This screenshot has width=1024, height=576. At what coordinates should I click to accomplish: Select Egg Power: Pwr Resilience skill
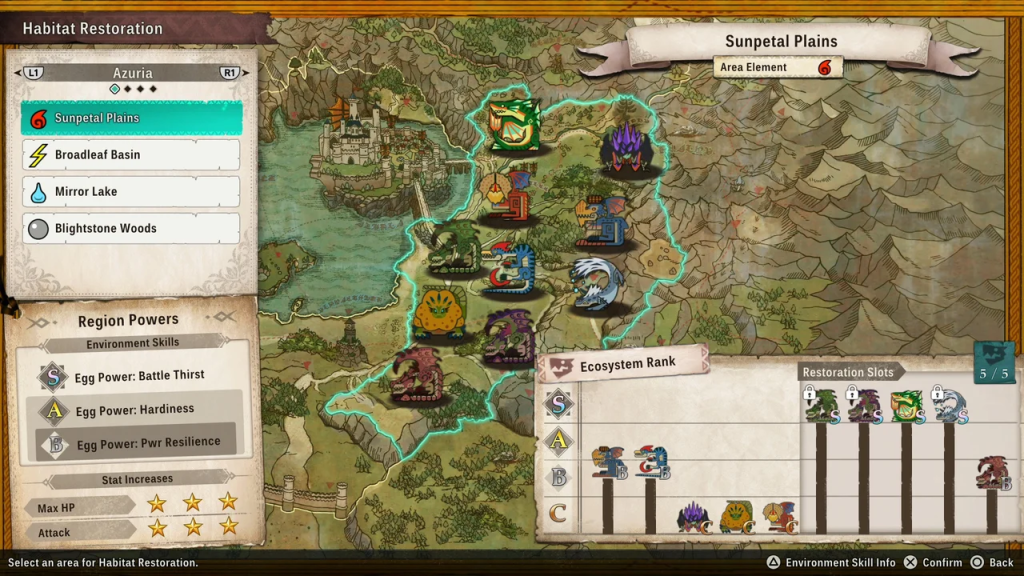139,441
